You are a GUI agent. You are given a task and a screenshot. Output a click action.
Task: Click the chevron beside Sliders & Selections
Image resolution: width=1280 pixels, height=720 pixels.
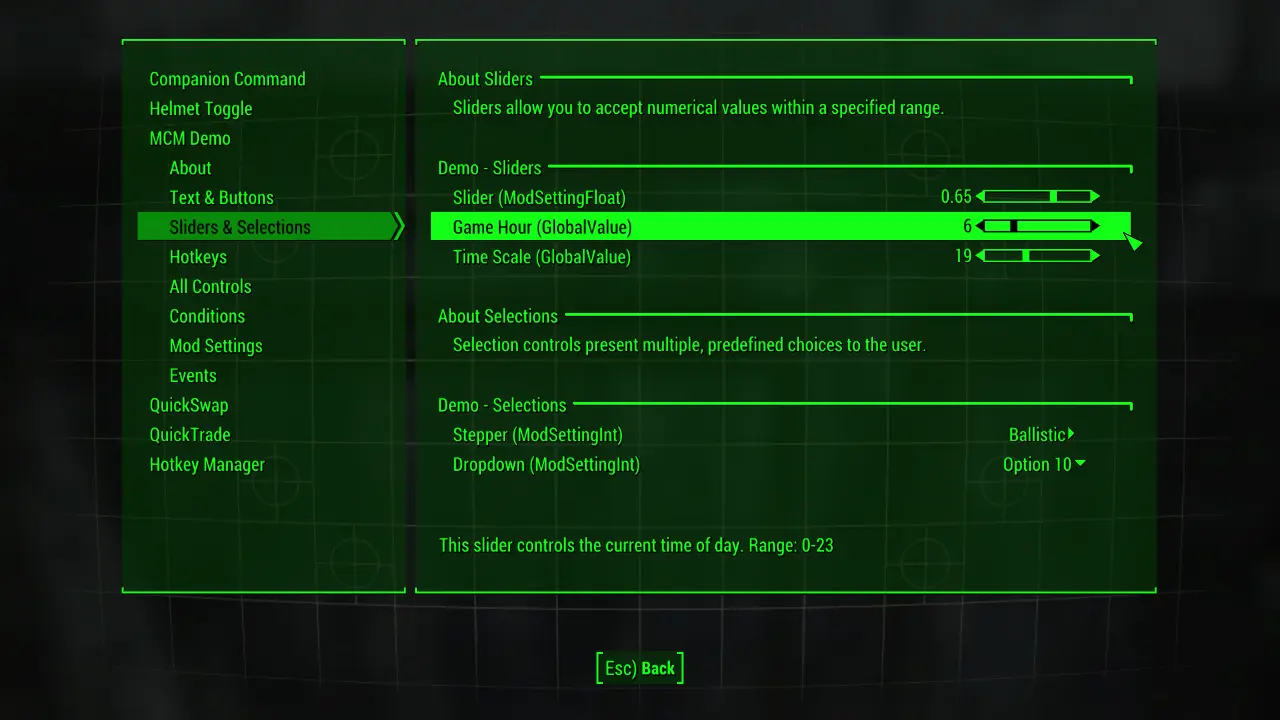point(399,227)
